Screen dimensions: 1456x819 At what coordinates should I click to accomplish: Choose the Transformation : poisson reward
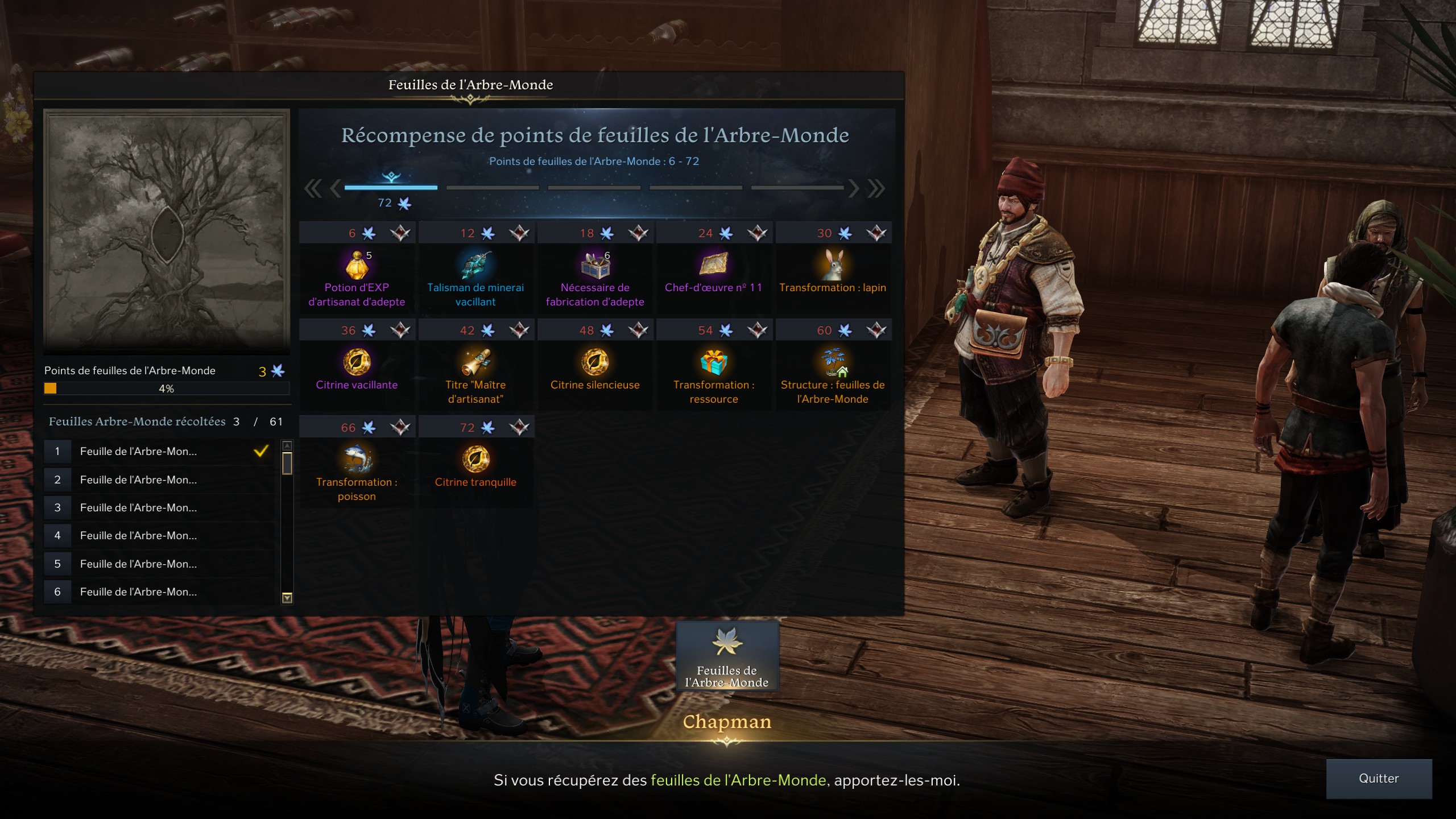coord(357,460)
